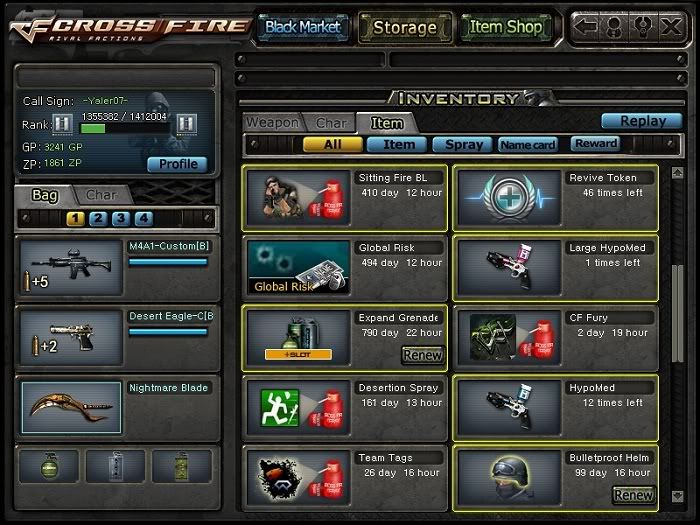Open the Item Shop
Screen dimensions: 700x525
pos(506,27)
